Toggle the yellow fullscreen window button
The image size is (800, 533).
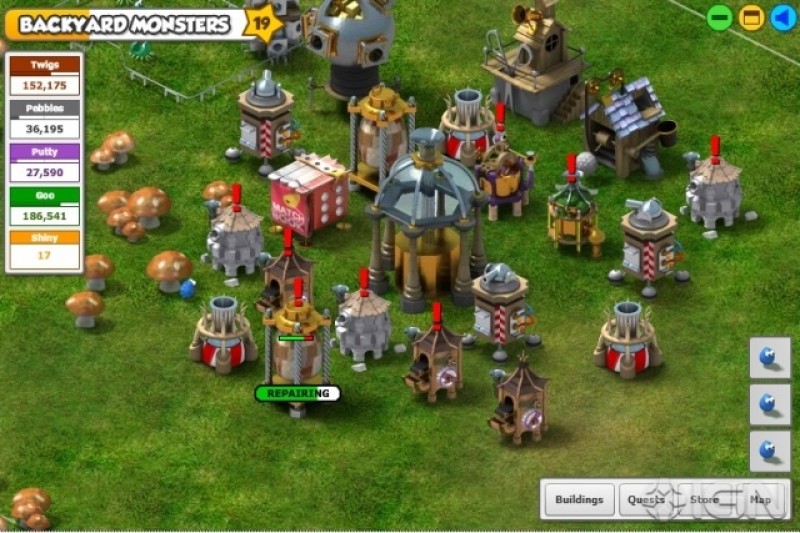[751, 18]
